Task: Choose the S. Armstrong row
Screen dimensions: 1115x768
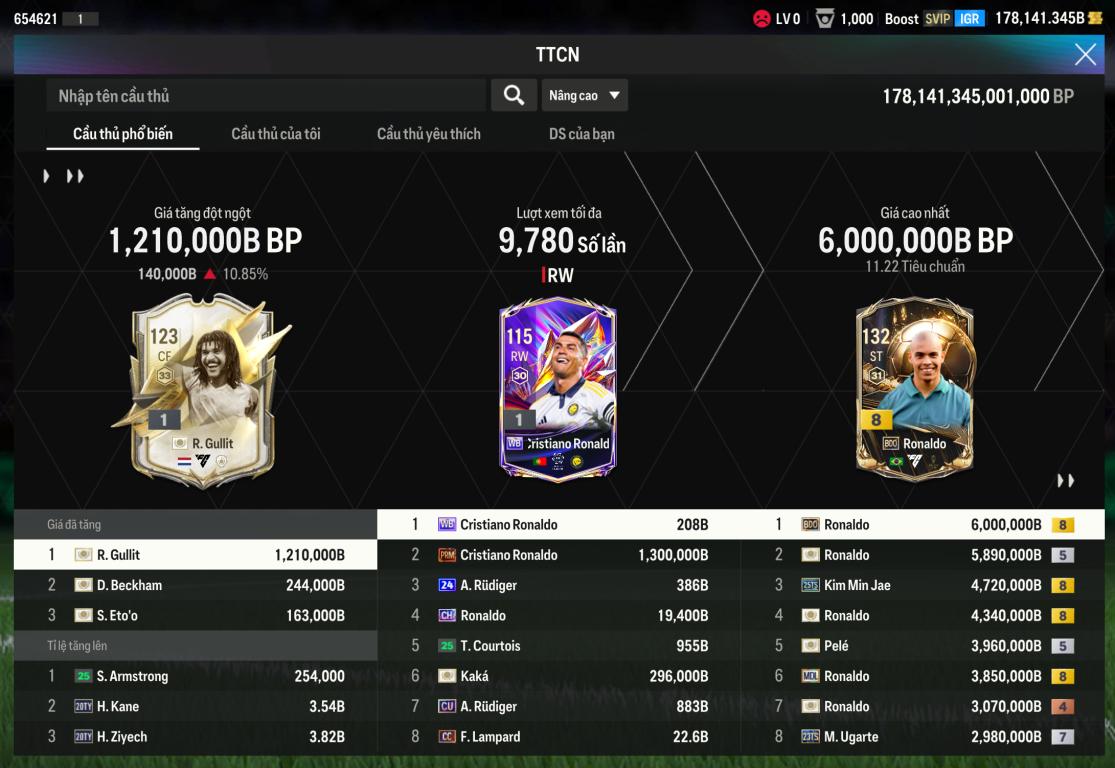Action: [x=195, y=677]
